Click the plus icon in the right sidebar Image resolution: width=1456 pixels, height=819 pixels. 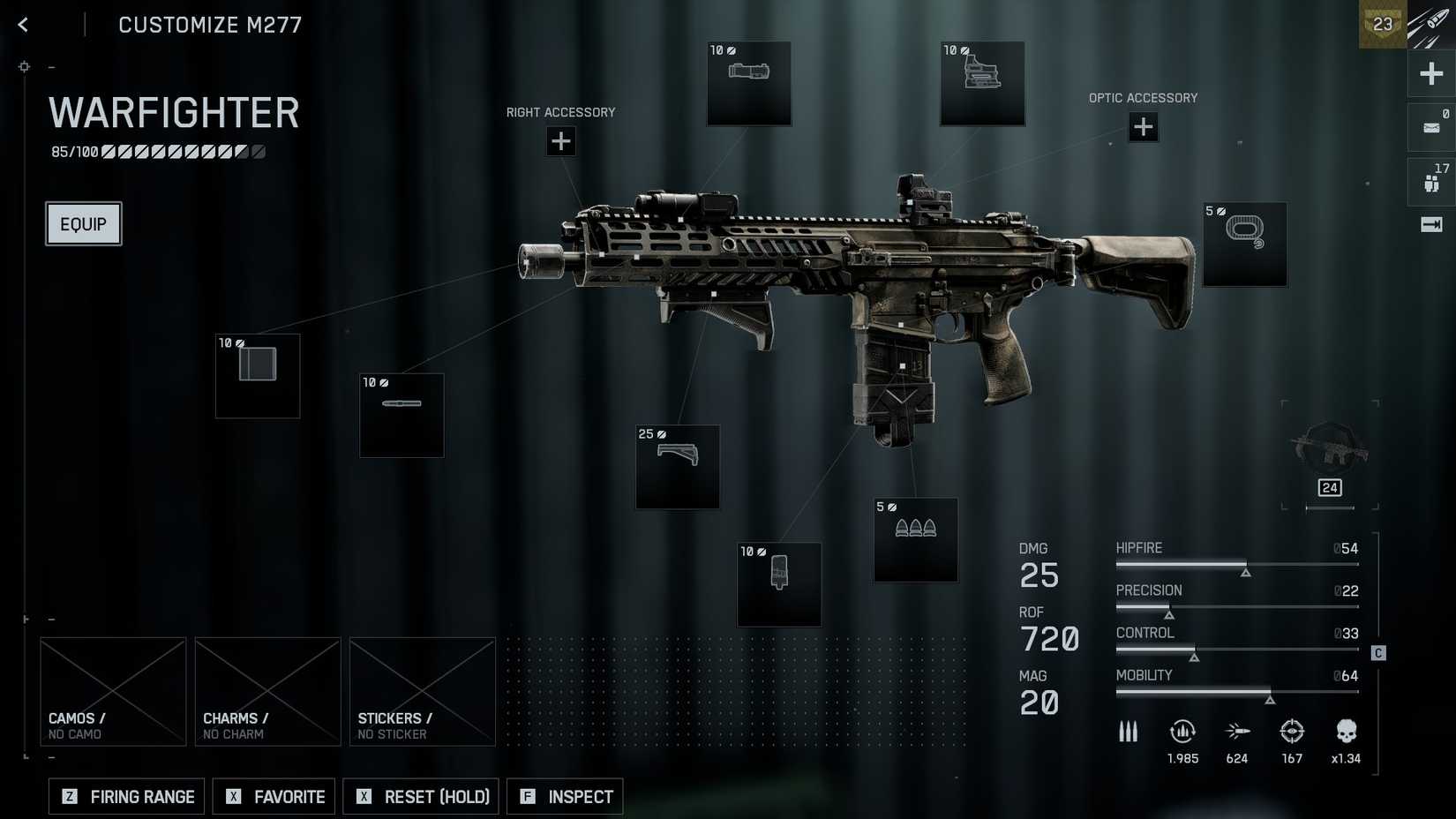point(1430,73)
